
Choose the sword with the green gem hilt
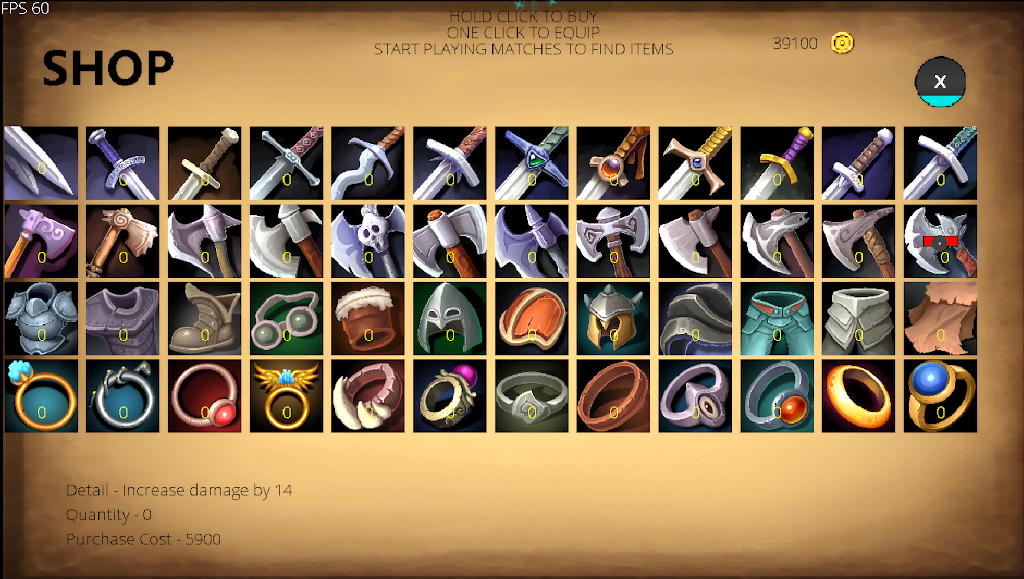click(532, 163)
